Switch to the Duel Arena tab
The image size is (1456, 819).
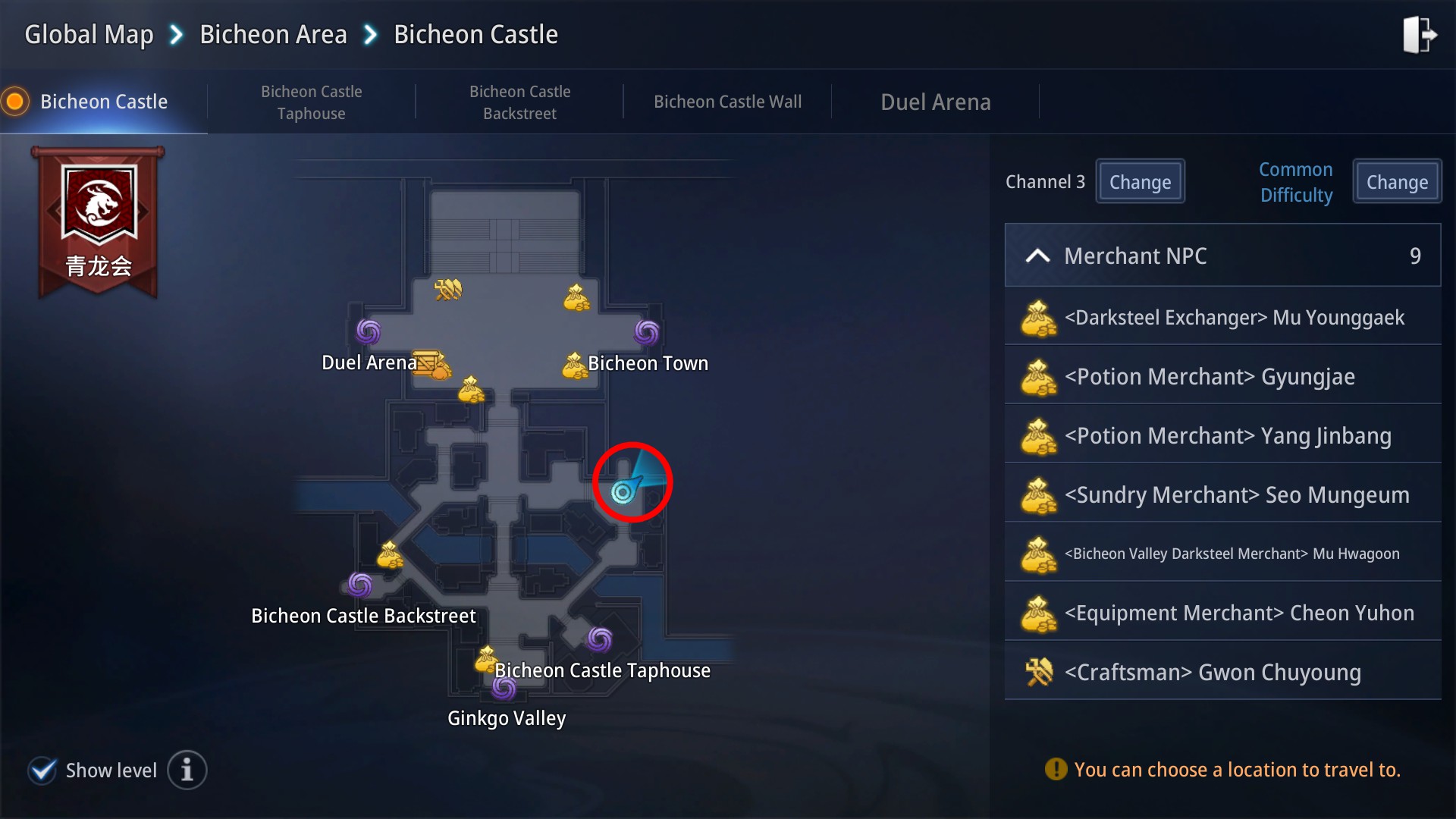click(x=935, y=101)
